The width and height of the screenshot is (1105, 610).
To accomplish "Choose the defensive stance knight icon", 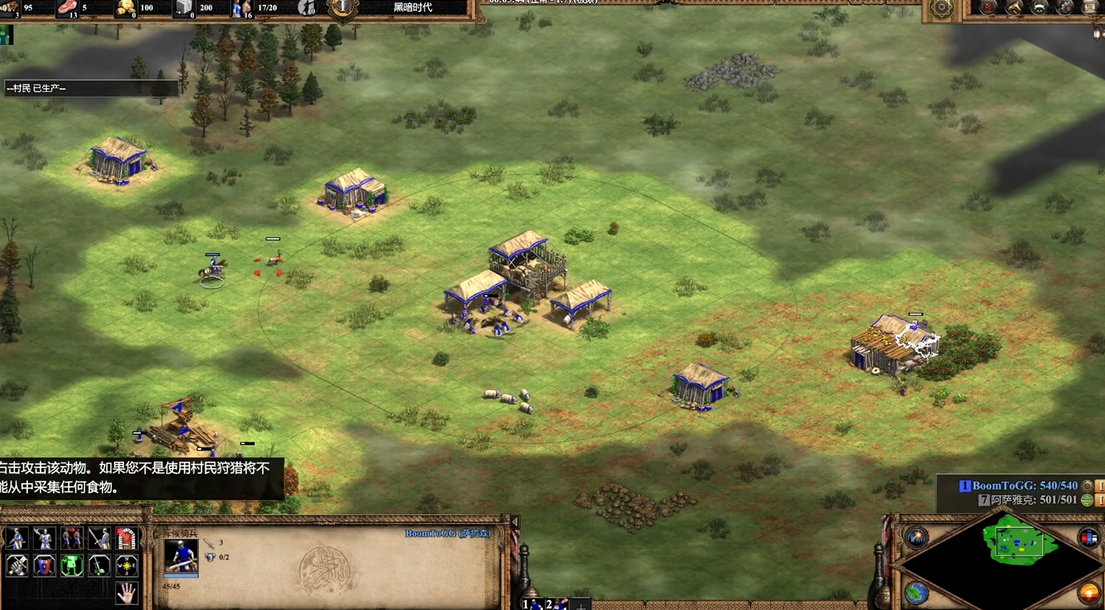I will (x=44, y=538).
